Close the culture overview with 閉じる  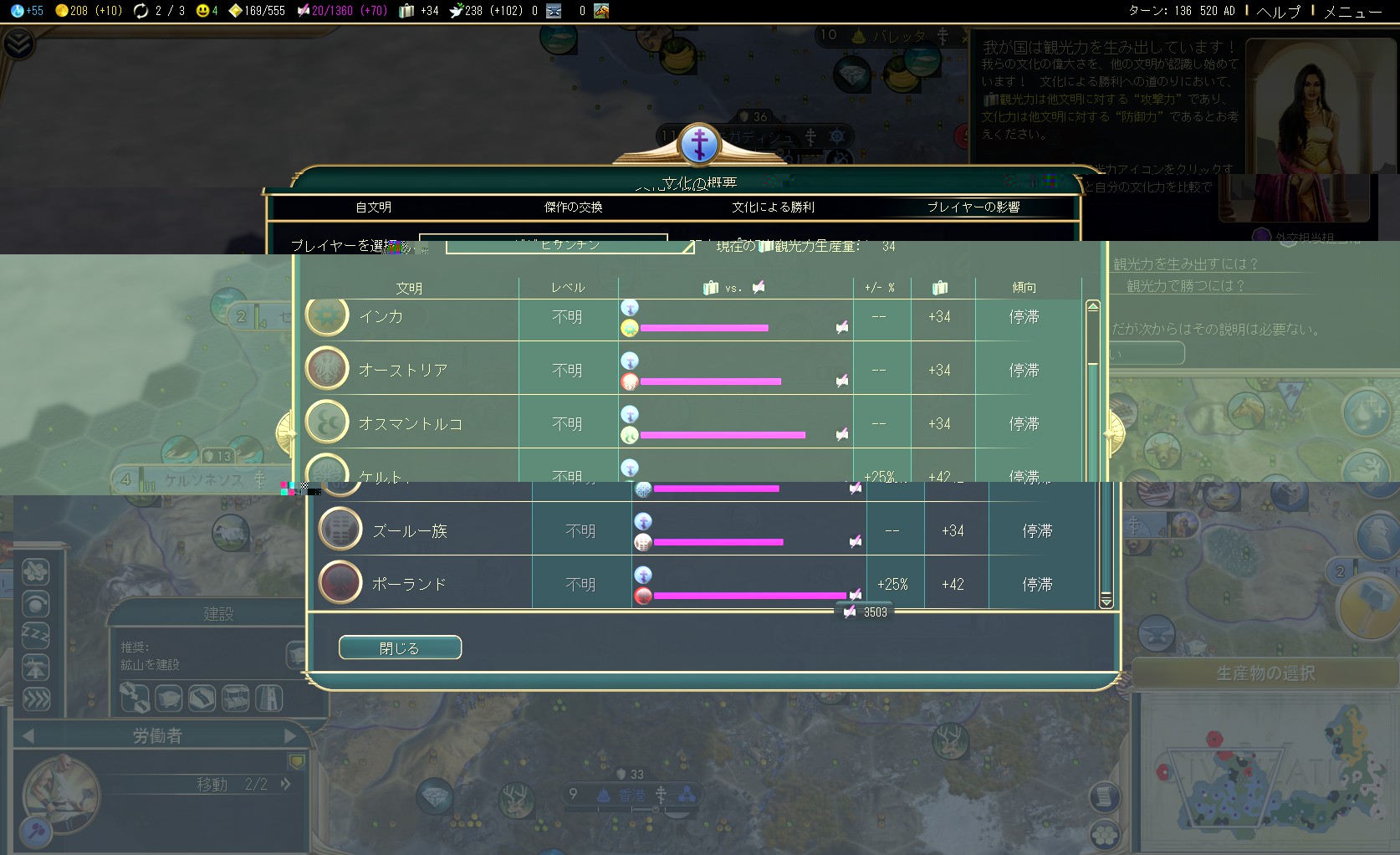(x=400, y=648)
